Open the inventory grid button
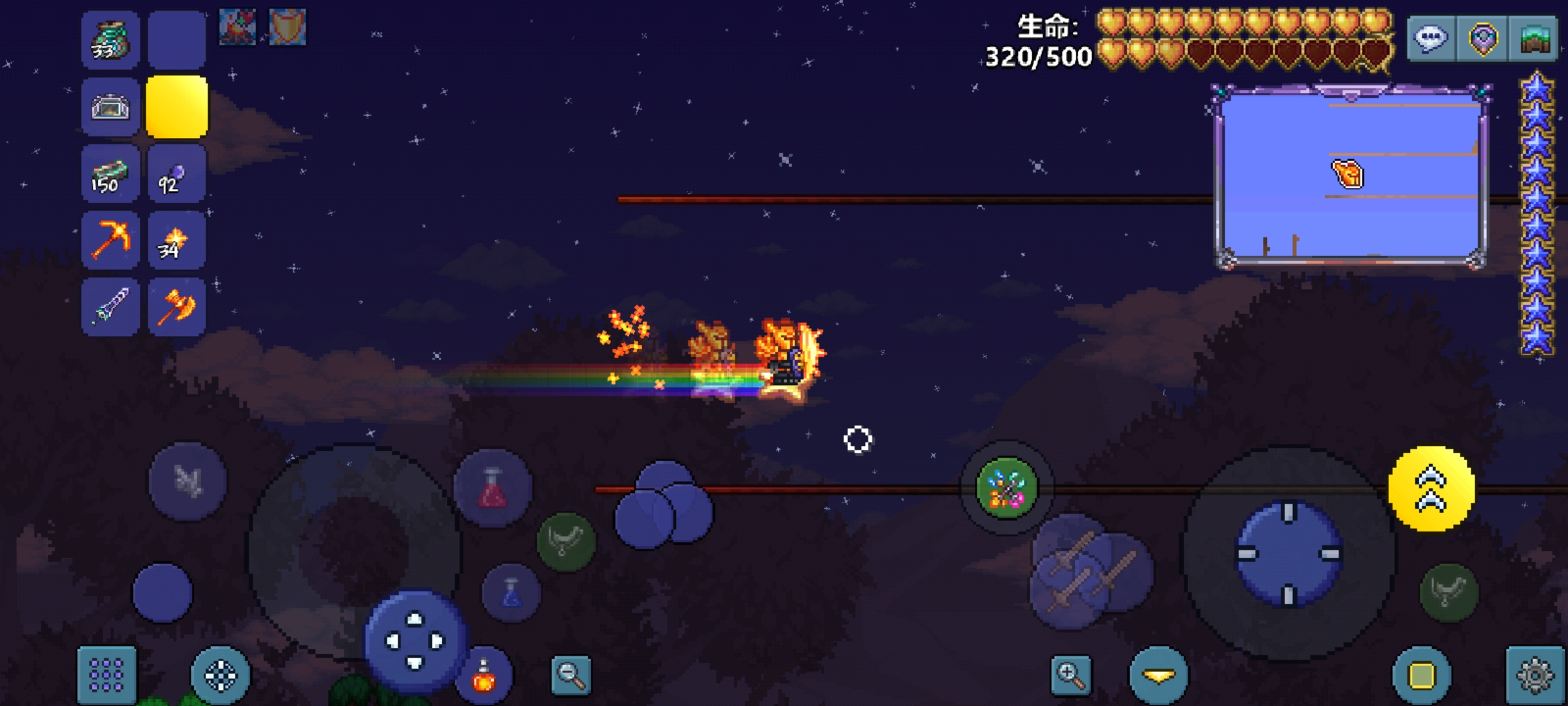 [106, 675]
